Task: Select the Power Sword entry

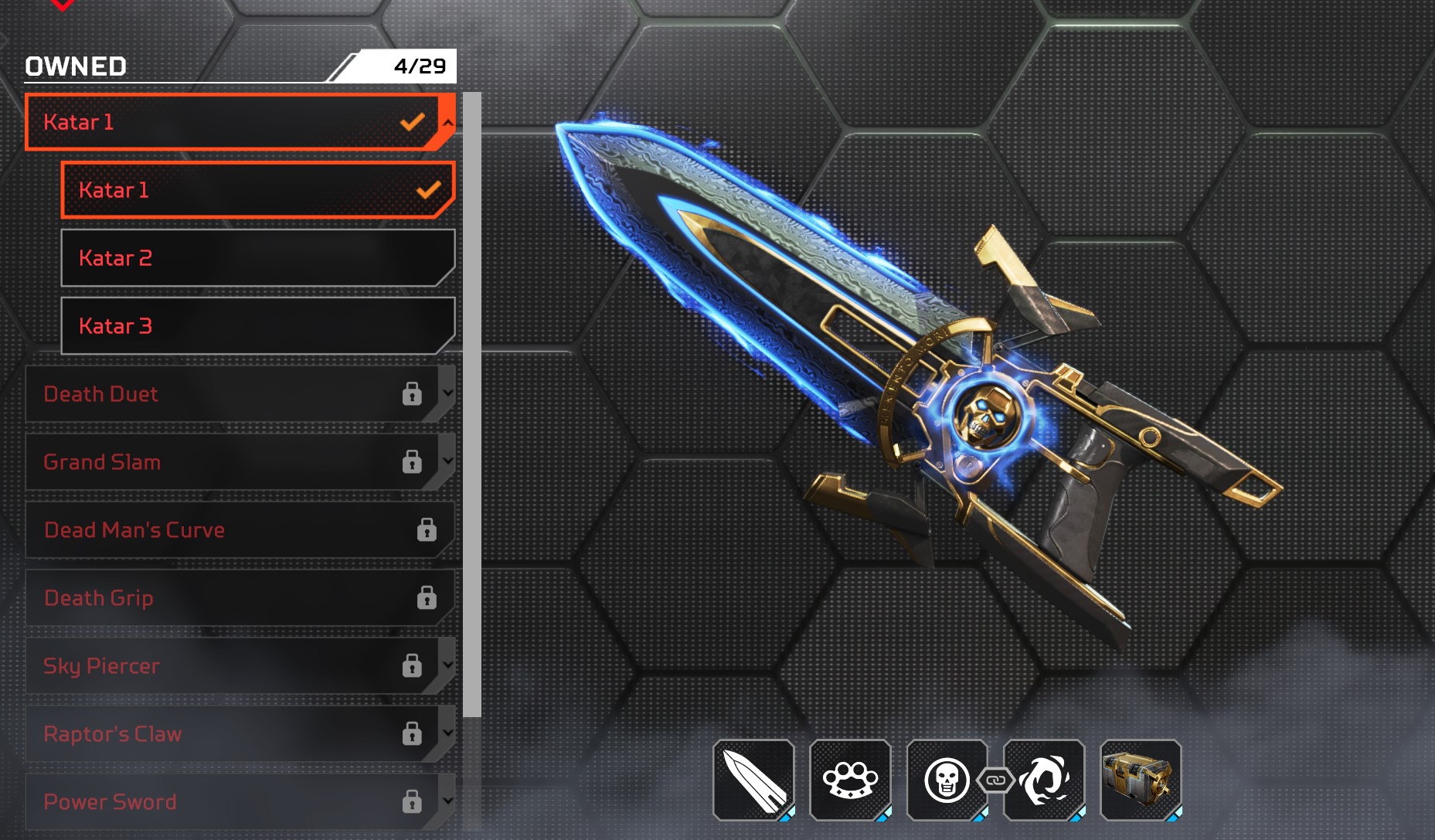Action: (224, 802)
